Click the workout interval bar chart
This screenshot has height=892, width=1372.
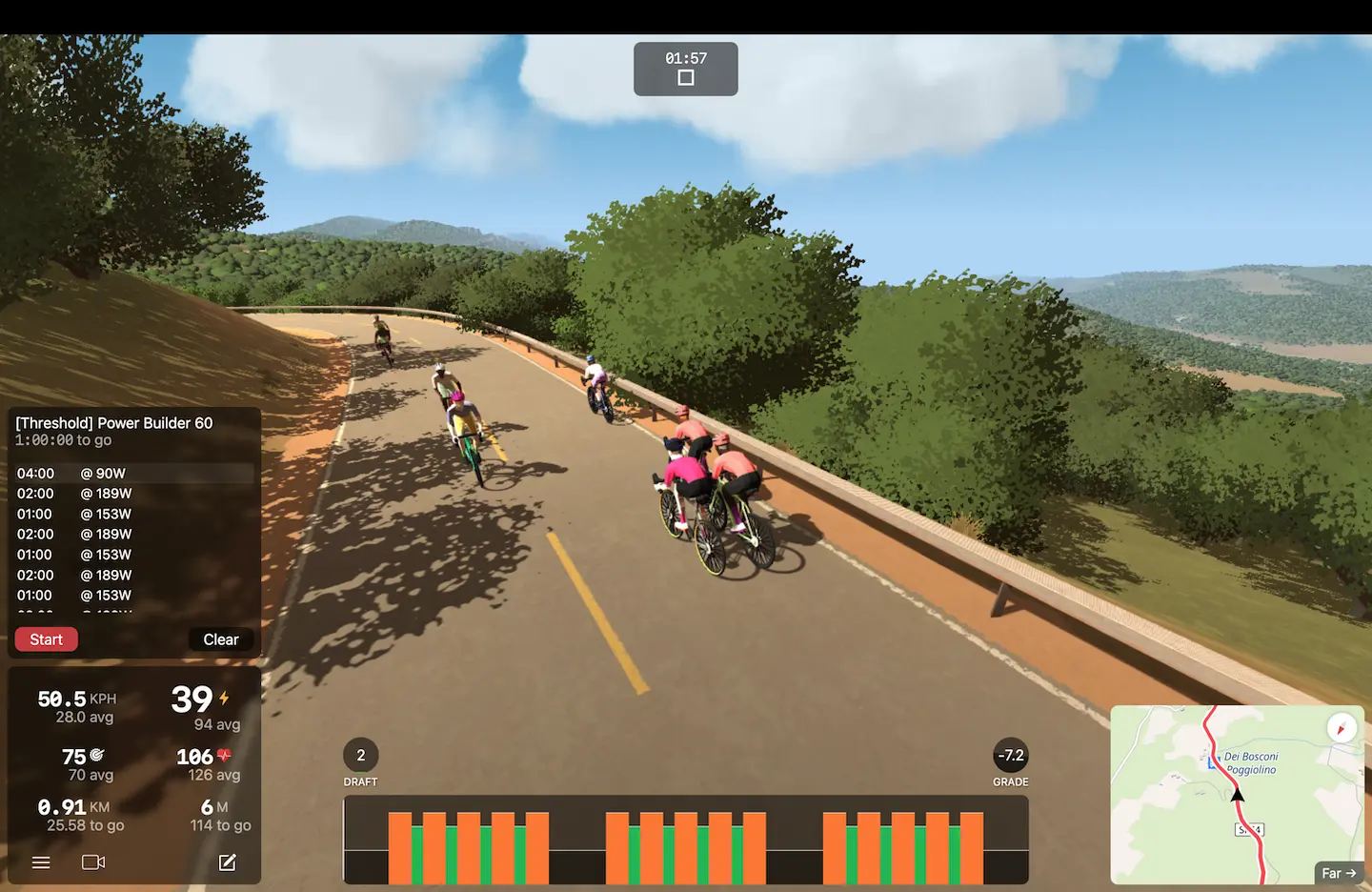[x=686, y=840]
